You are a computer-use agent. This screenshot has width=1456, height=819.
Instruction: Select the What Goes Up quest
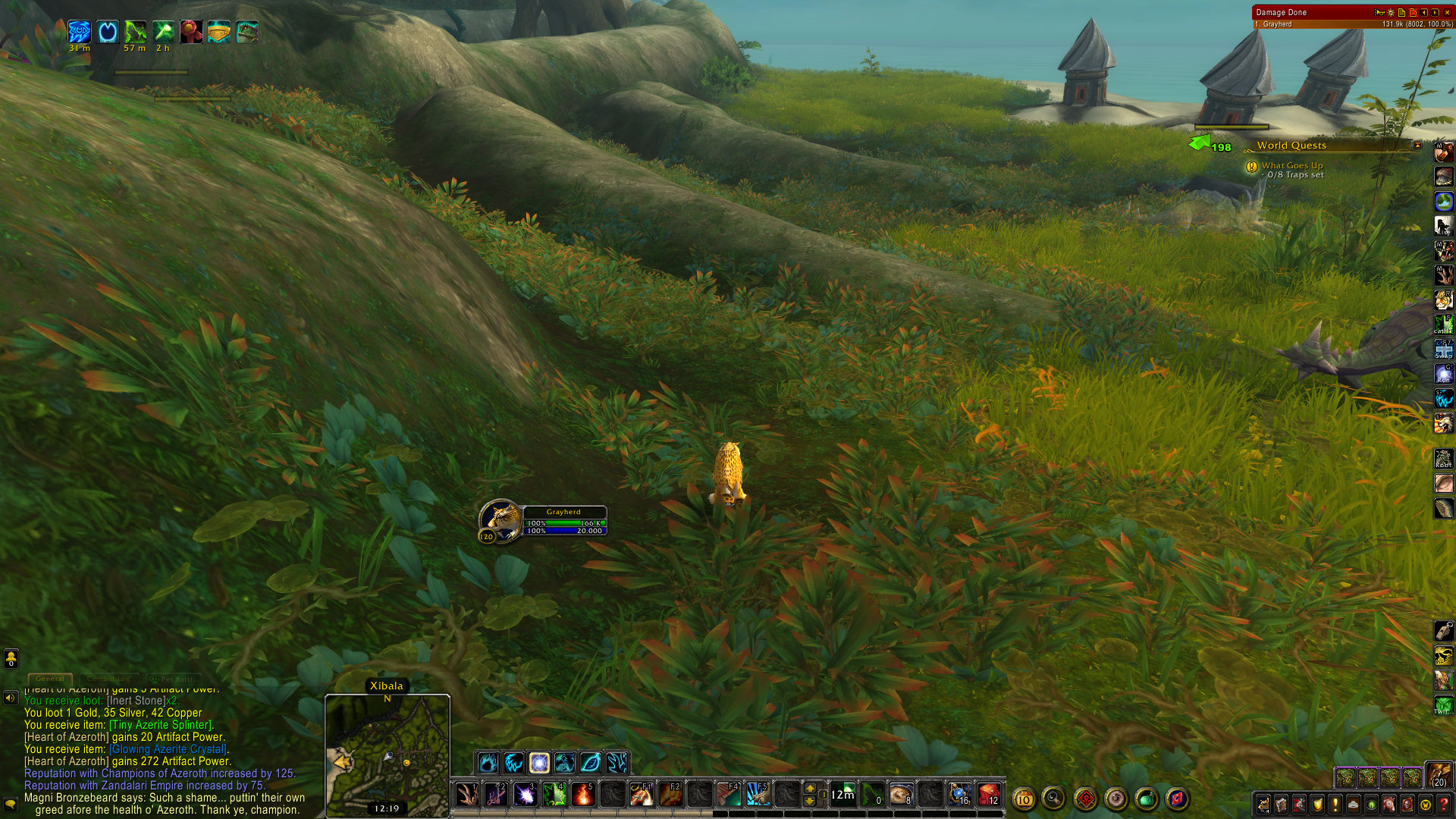(1291, 165)
